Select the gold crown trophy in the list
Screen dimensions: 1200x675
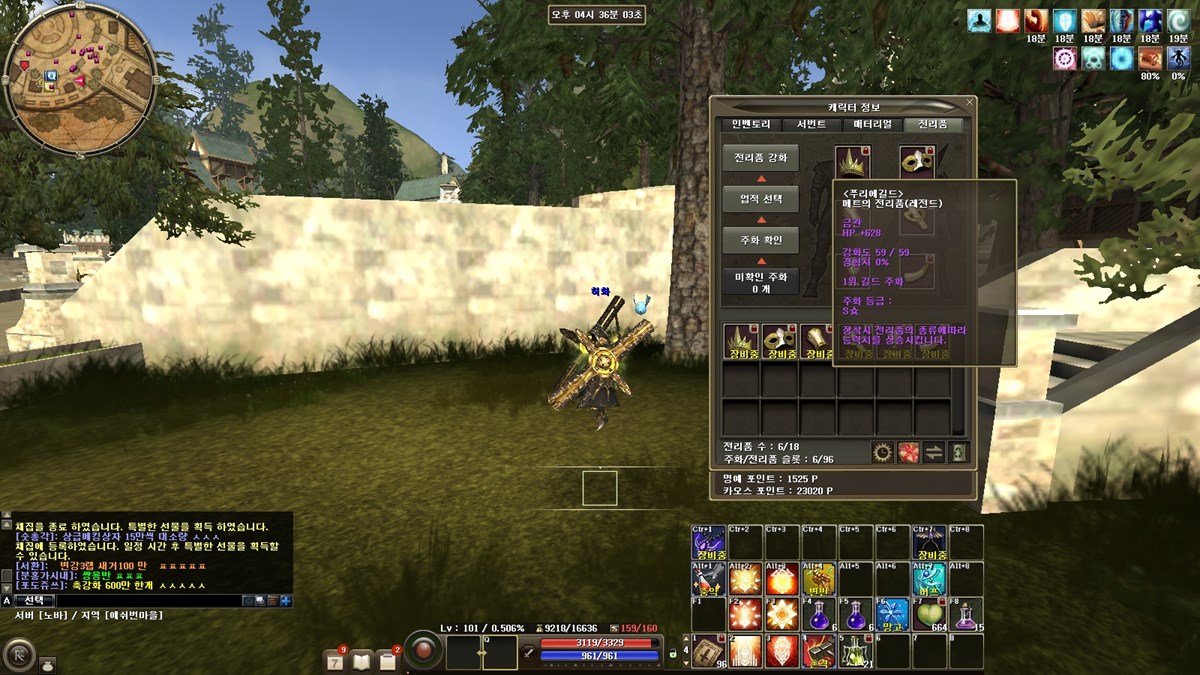(x=740, y=340)
